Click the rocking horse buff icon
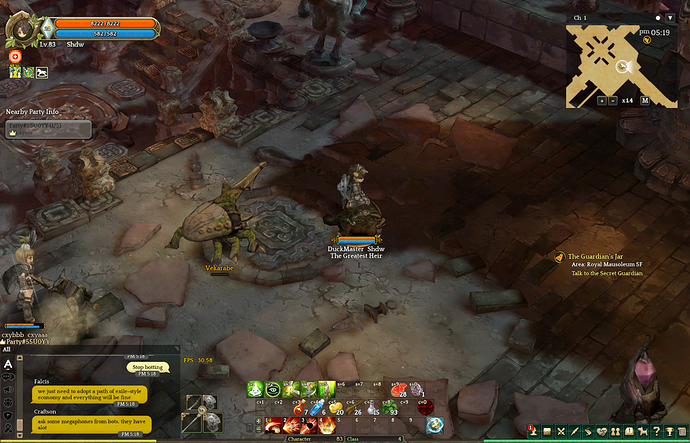Viewport: 690px width, 443px height. [x=41, y=72]
